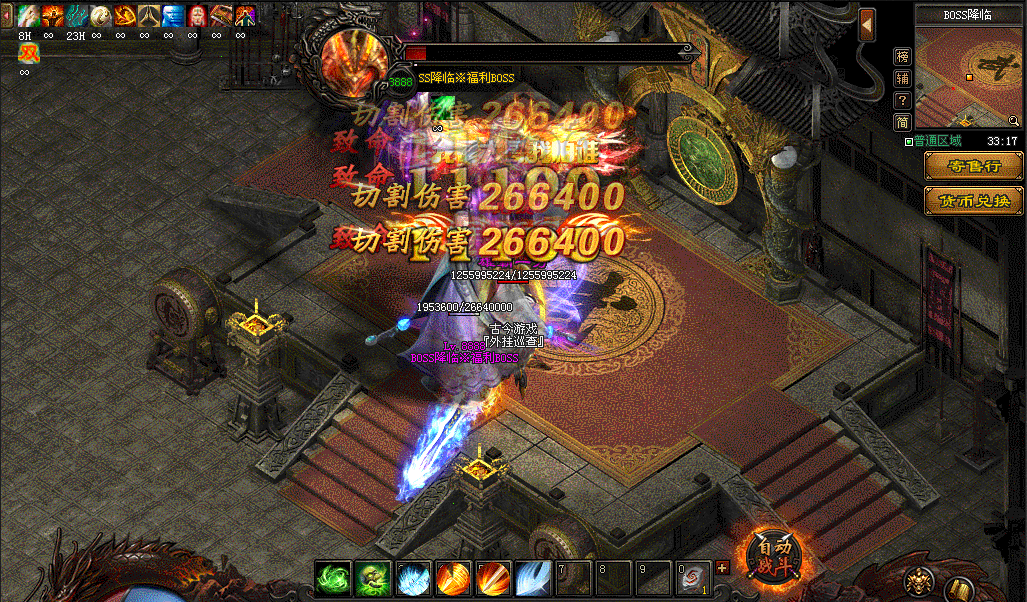Use the white-blue blade slash skill
This screenshot has height=602, width=1027.
coord(533,579)
